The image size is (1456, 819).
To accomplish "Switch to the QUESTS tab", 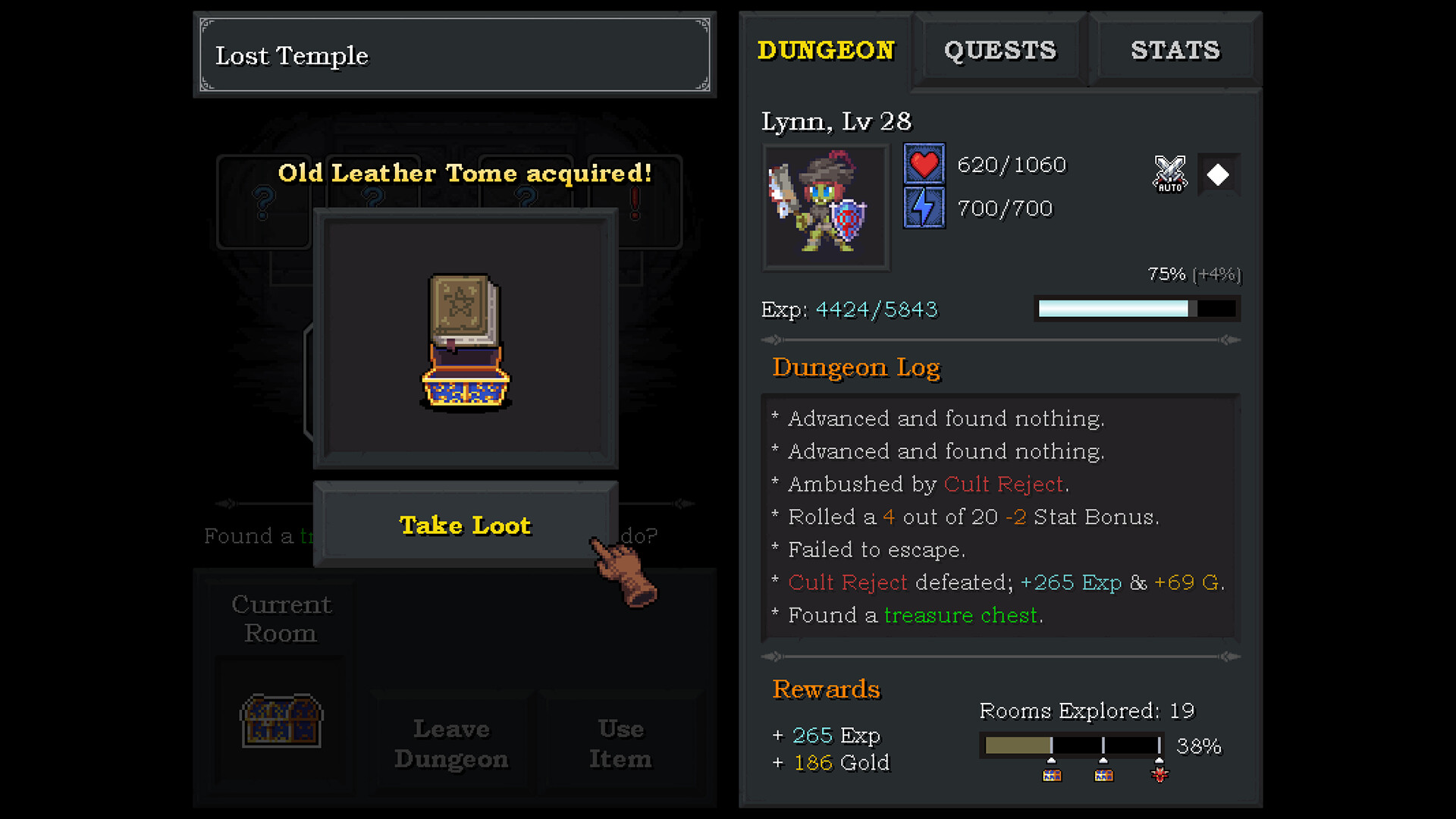I will tap(999, 50).
